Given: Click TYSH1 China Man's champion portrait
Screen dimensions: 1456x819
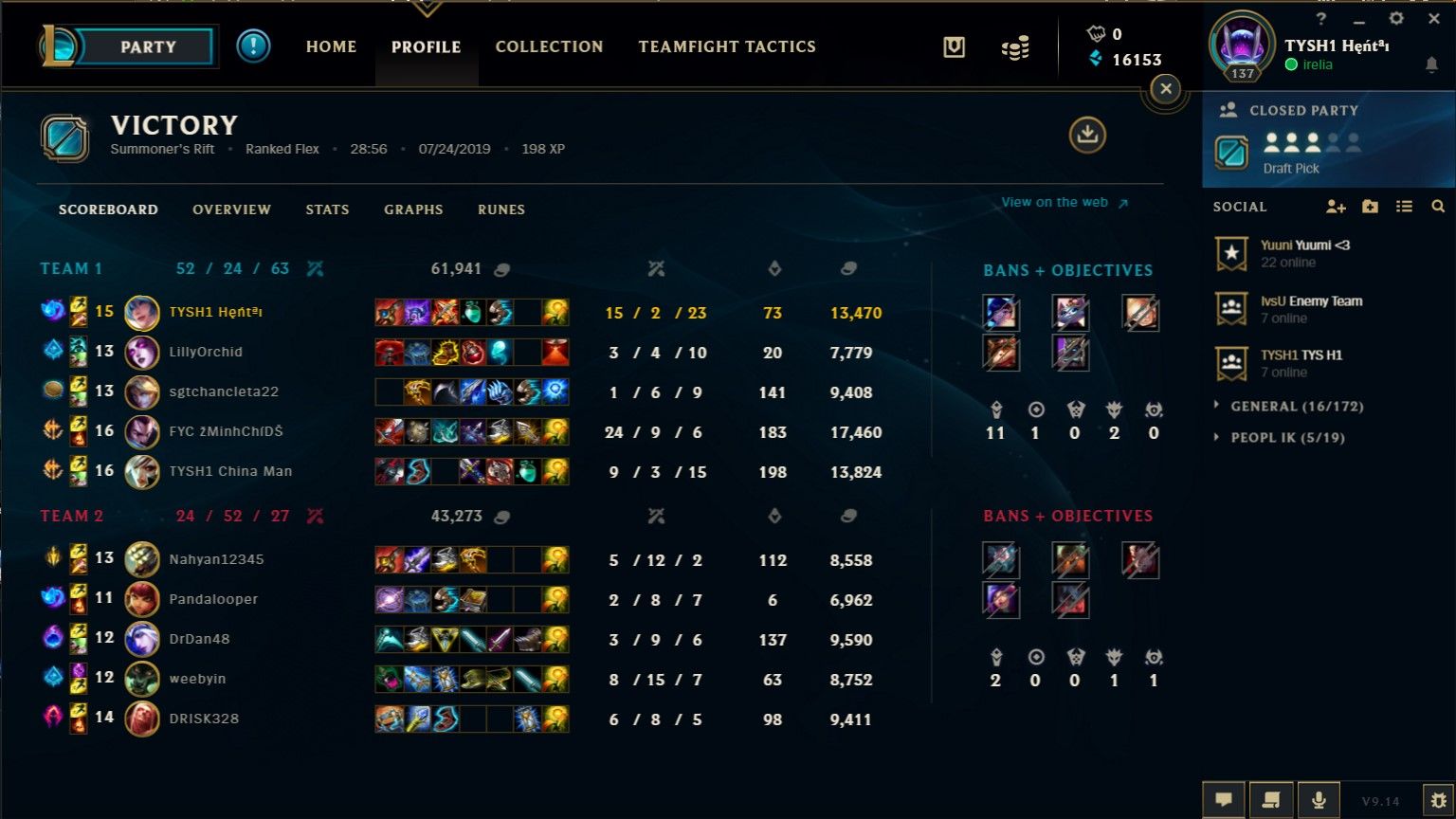Looking at the screenshot, I should (142, 471).
